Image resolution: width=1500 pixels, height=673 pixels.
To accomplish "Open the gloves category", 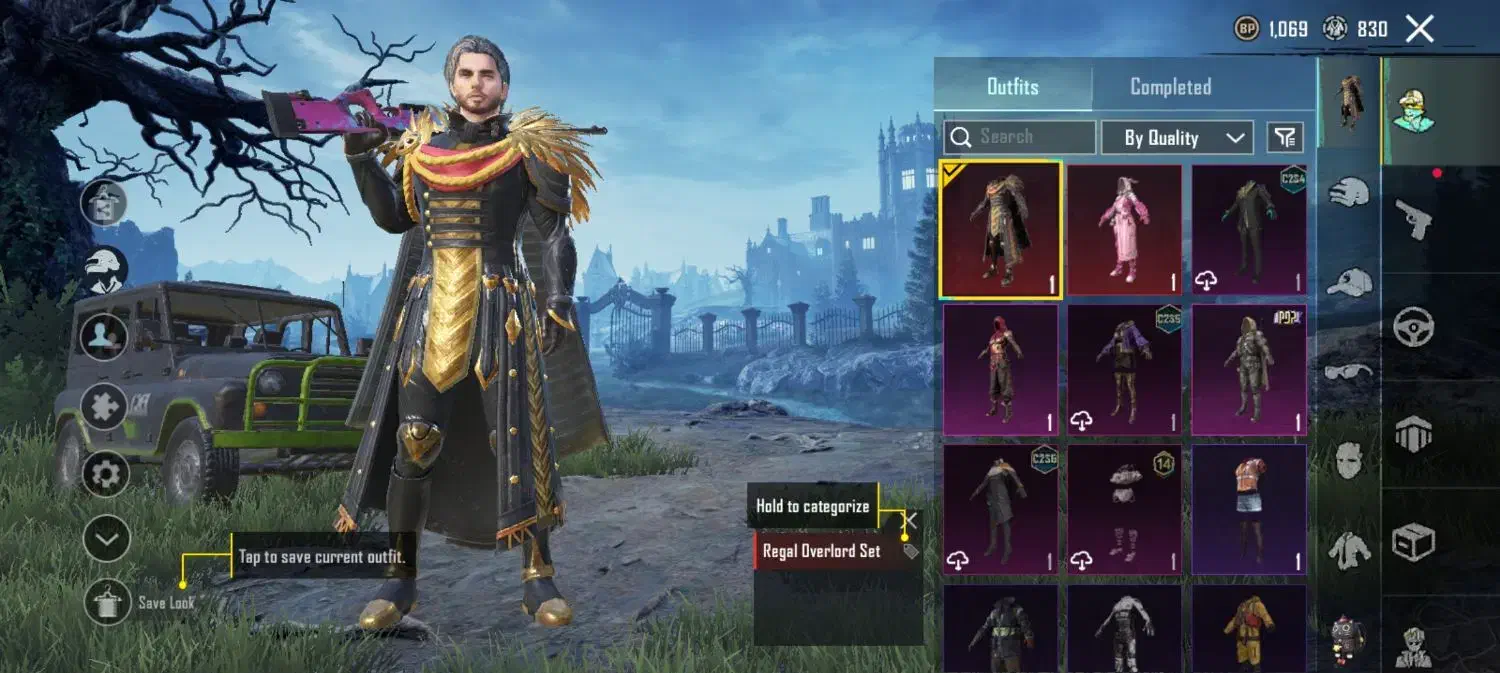I will click(1349, 191).
